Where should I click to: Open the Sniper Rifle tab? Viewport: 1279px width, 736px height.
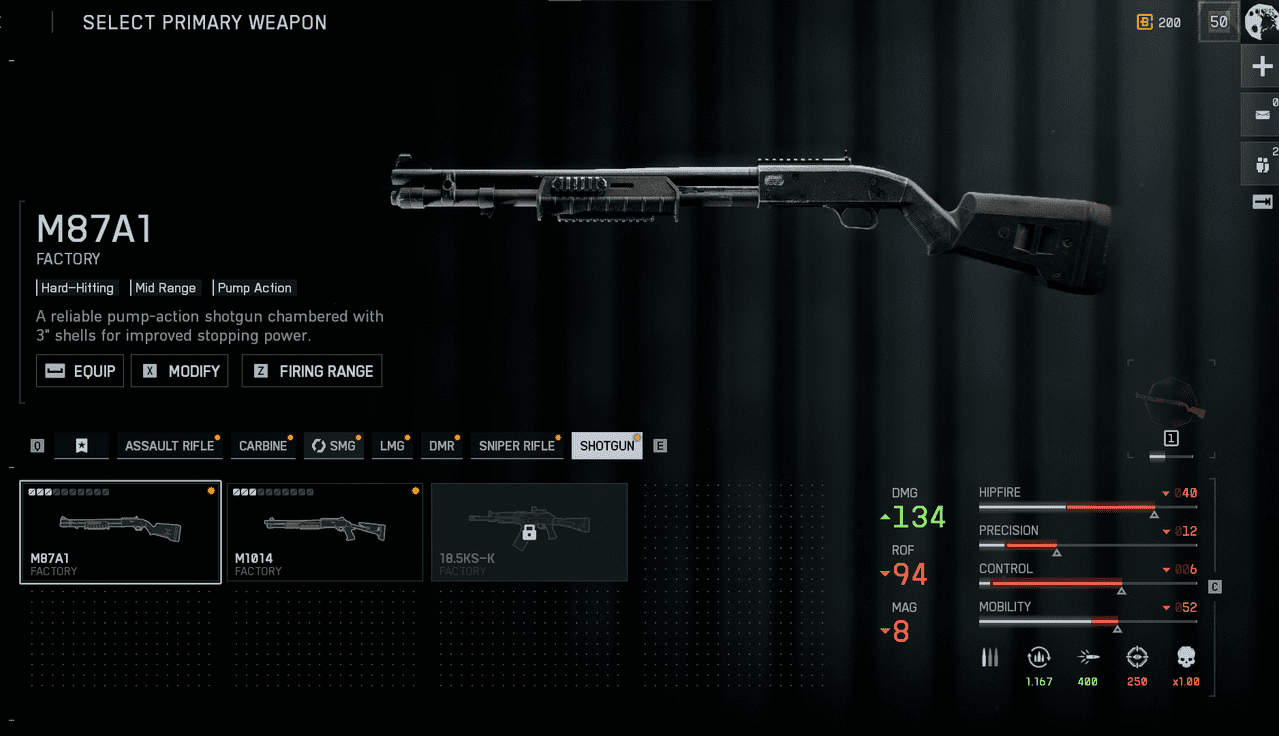pos(516,446)
